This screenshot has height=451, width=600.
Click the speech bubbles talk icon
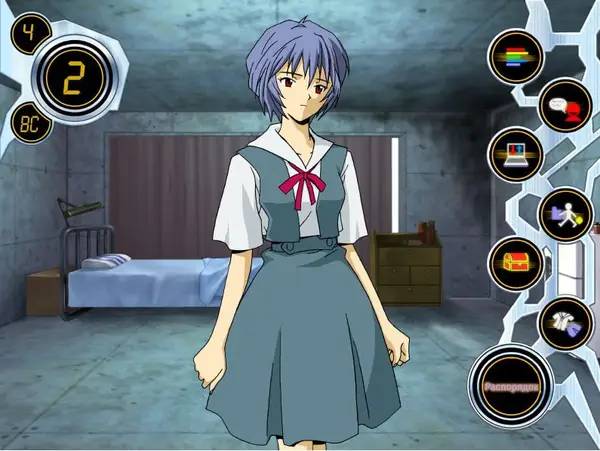[x=564, y=104]
